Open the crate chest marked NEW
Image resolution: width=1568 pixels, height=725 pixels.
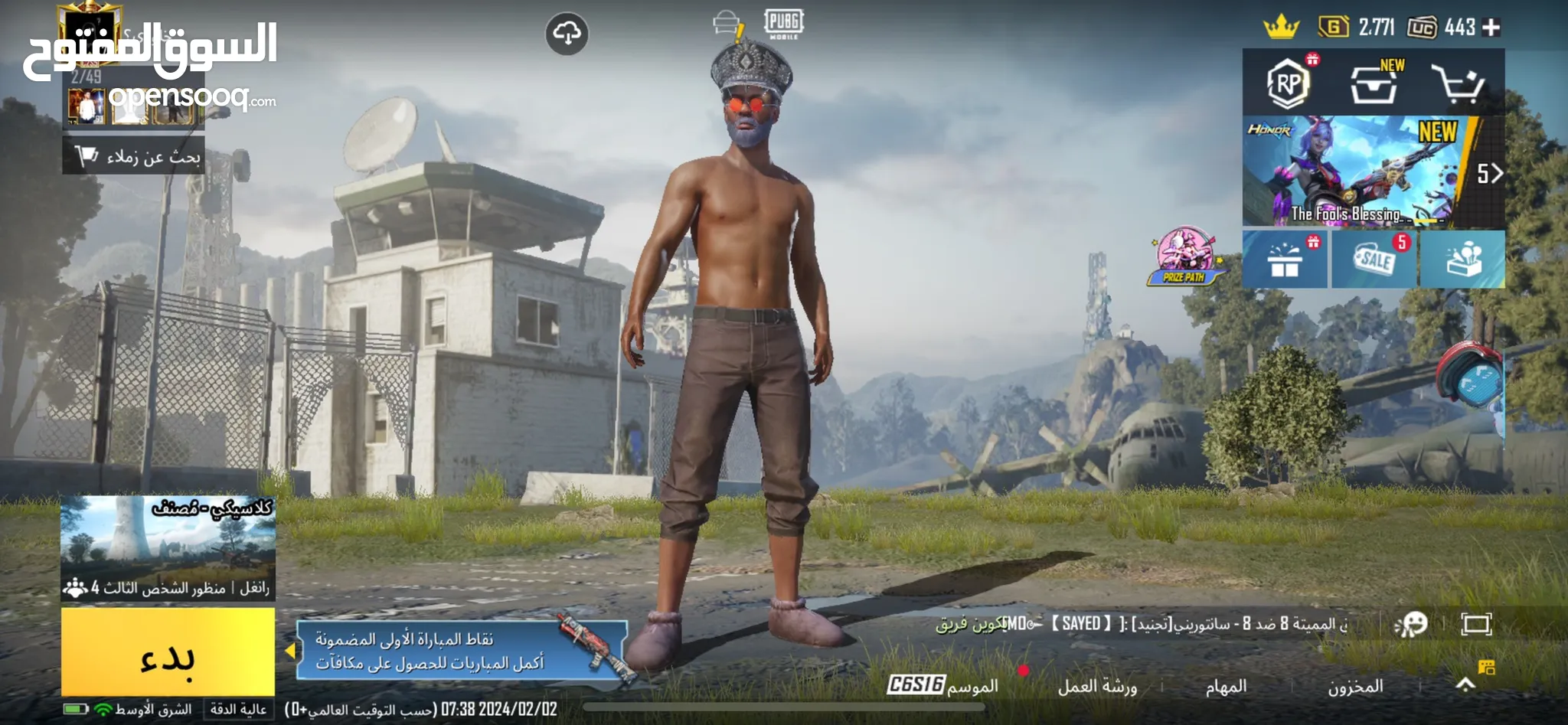click(1374, 83)
